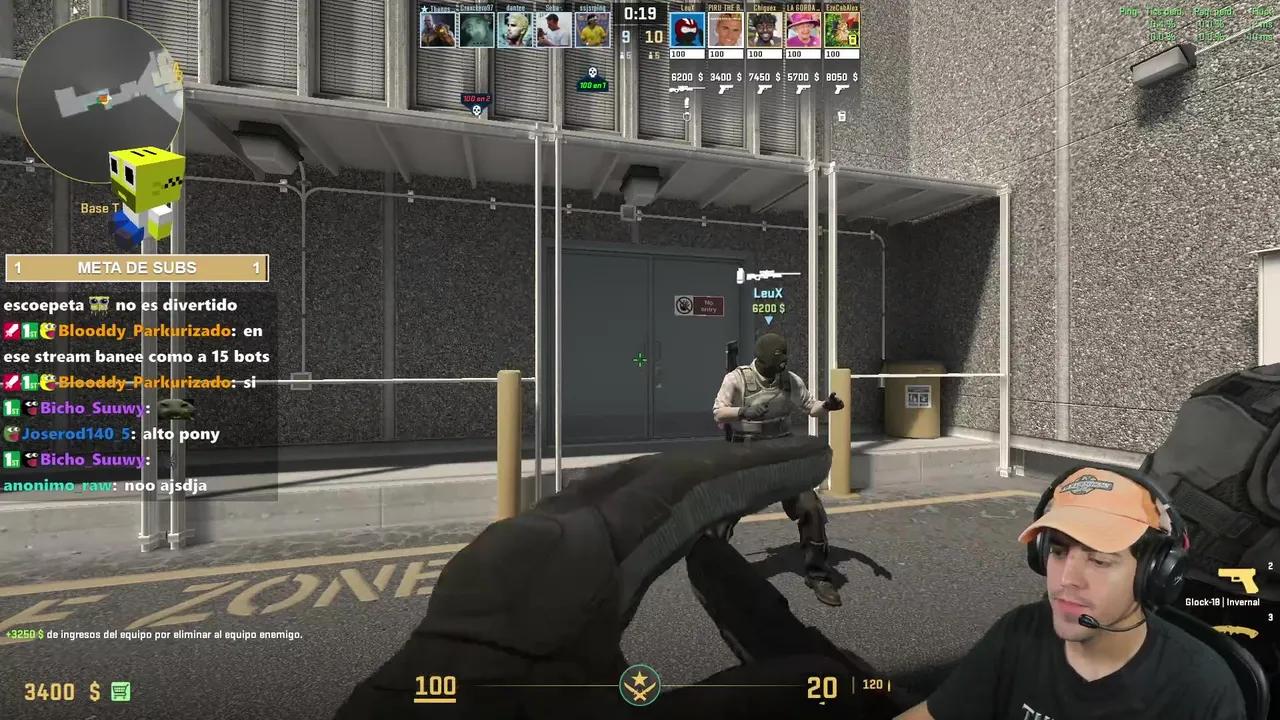The width and height of the screenshot is (1280, 720).
Task: Click the rifle icon under LeuX's 6200 dollars
Action: [x=684, y=87]
